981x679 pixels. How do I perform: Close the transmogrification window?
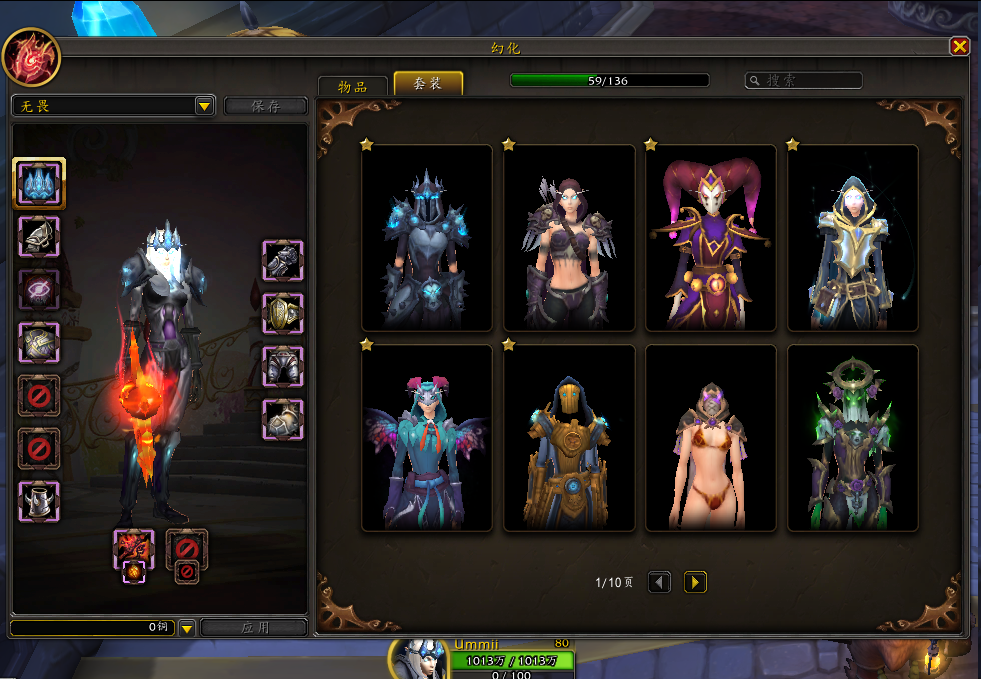coord(959,46)
